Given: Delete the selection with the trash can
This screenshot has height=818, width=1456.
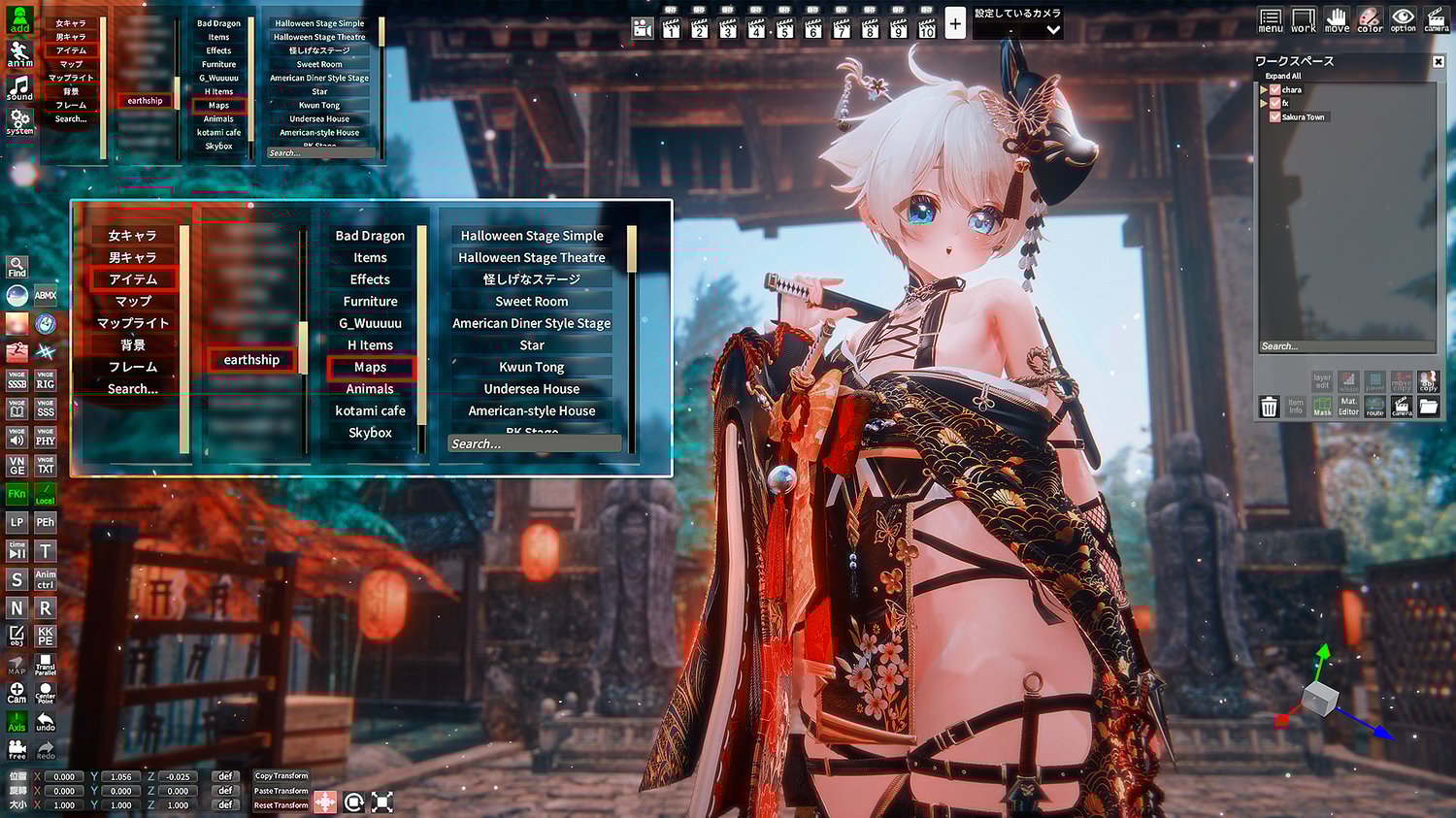Looking at the screenshot, I should 1269,407.
